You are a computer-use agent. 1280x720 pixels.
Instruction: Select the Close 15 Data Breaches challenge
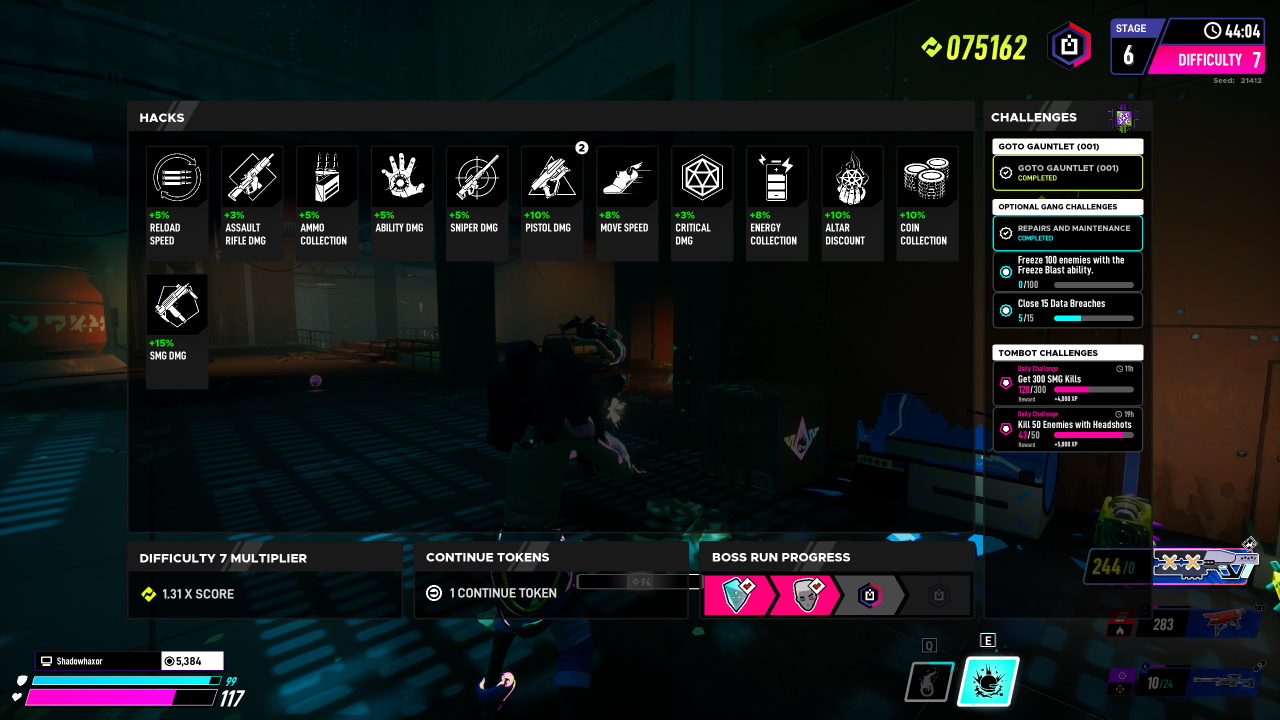(x=1067, y=310)
